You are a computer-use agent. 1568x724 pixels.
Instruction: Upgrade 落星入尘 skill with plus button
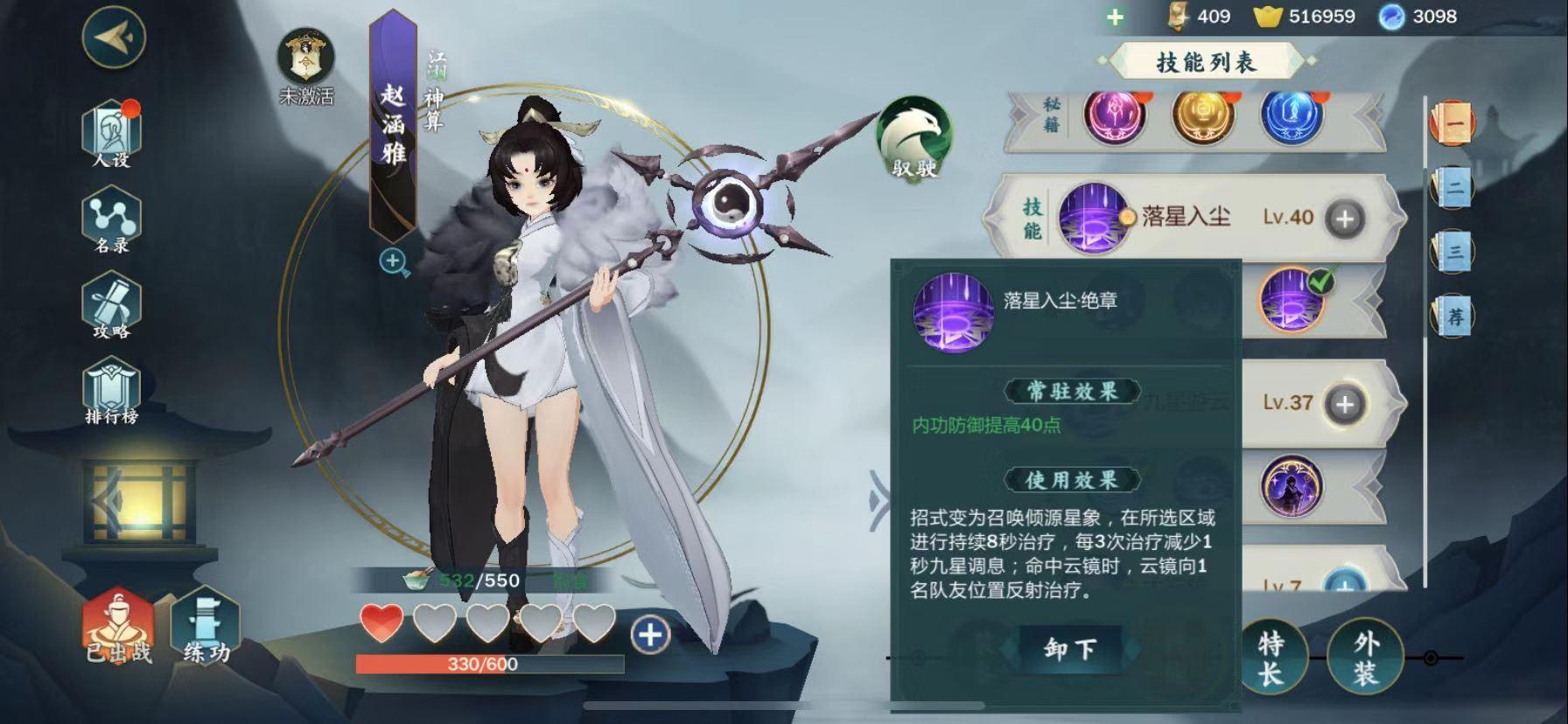[x=1345, y=219]
